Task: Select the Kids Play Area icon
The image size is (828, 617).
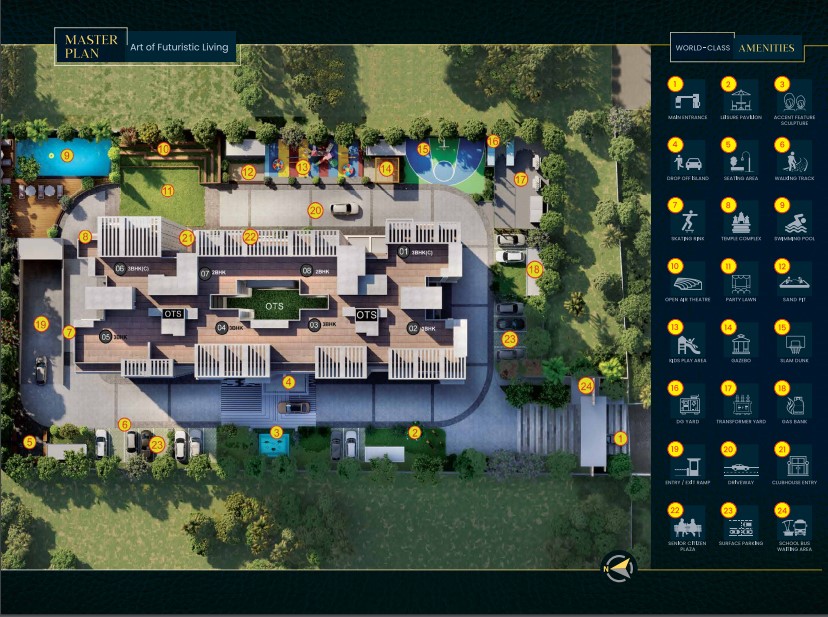Action: [x=688, y=342]
